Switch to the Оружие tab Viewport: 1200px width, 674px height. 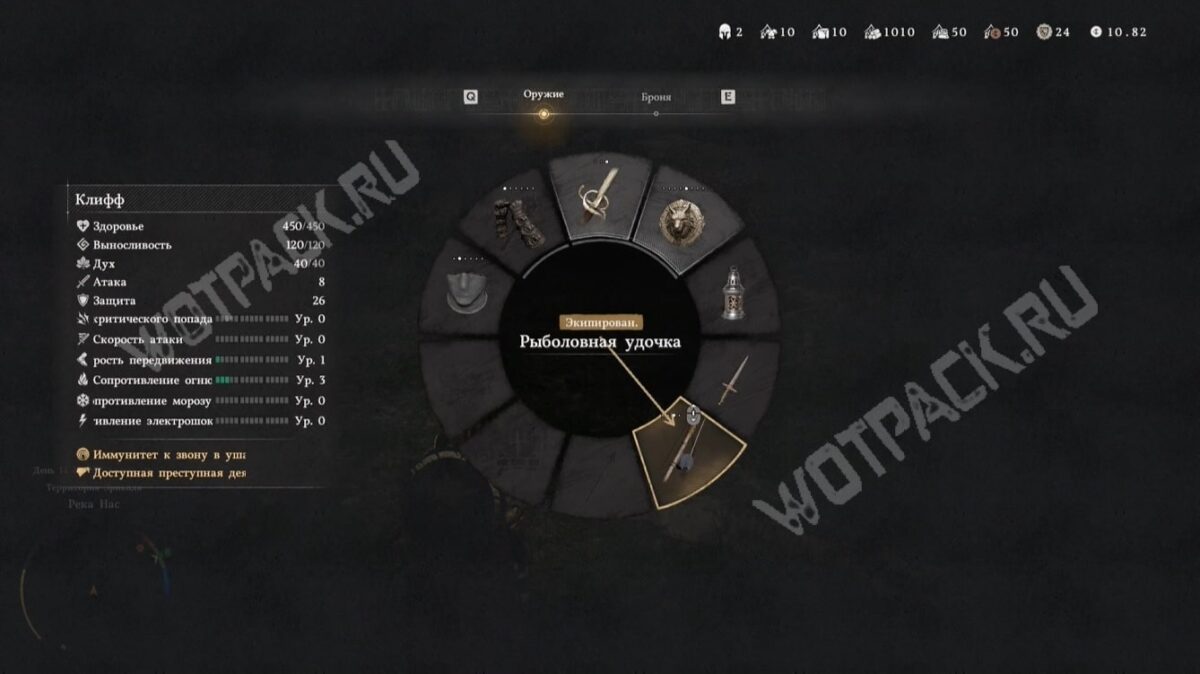pyautogui.click(x=543, y=95)
